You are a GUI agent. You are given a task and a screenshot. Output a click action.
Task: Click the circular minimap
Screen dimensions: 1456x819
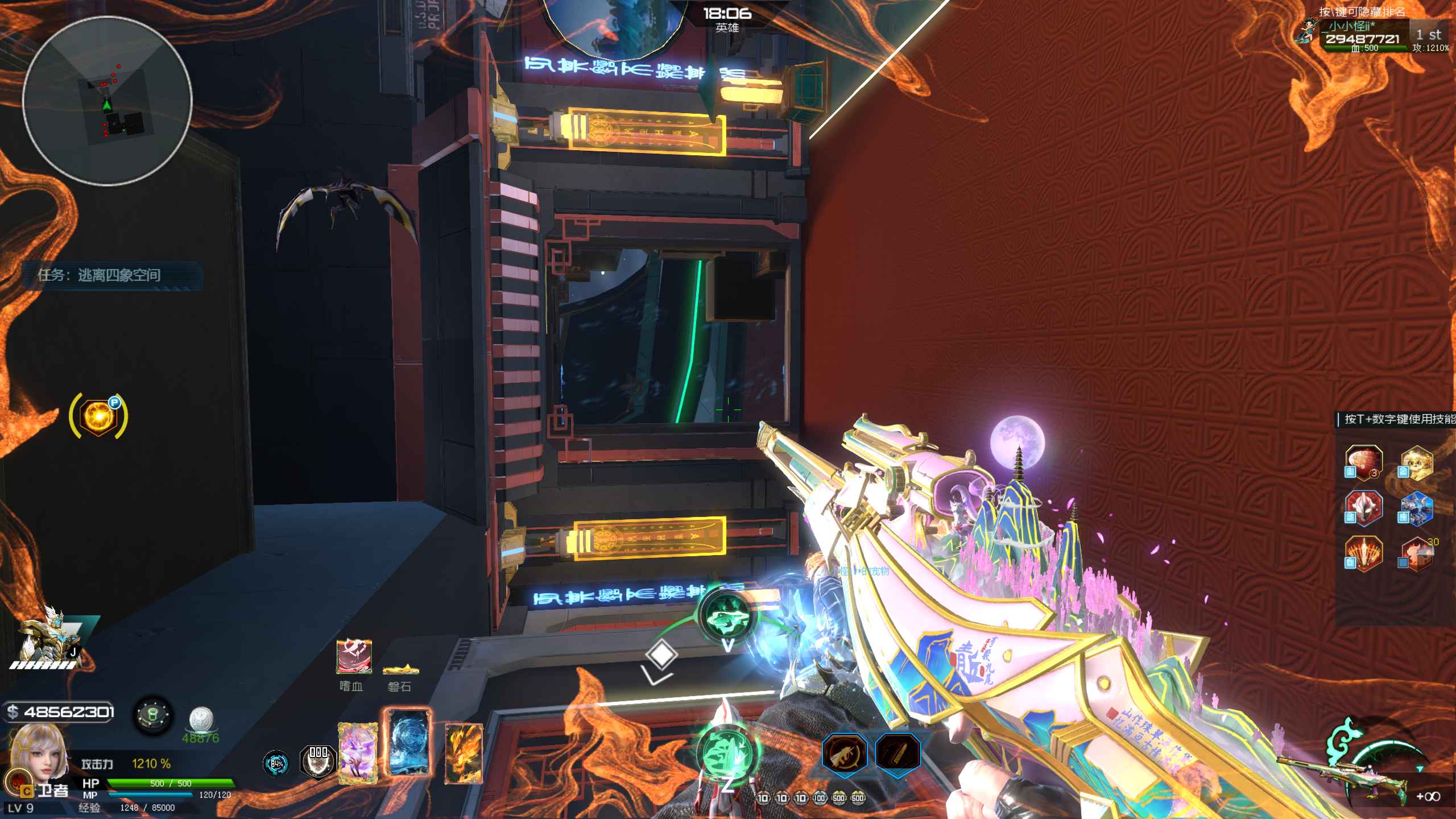(x=107, y=101)
